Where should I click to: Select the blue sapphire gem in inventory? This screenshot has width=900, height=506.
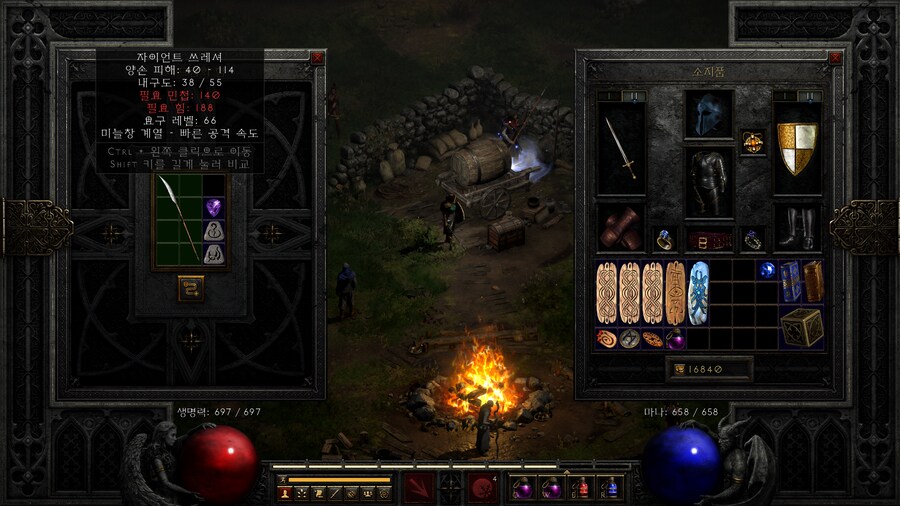[768, 270]
